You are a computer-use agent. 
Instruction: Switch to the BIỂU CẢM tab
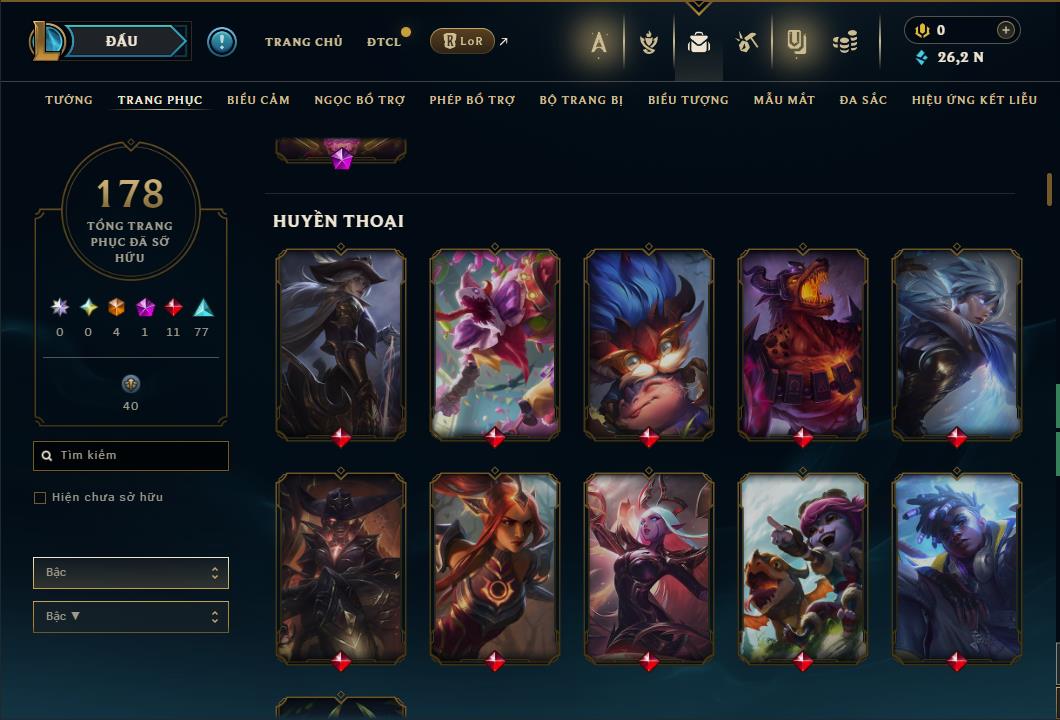258,100
